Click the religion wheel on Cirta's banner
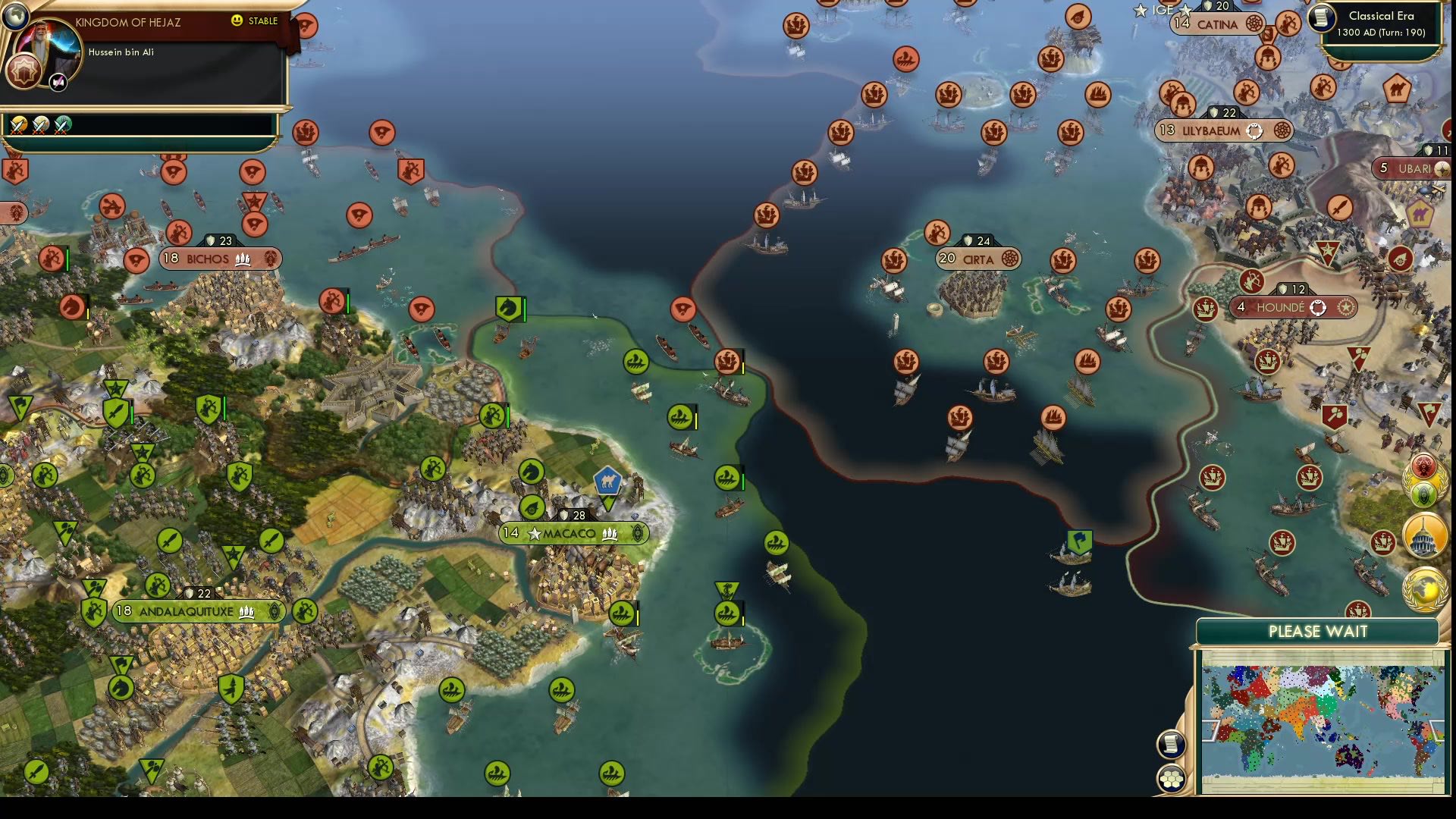This screenshot has width=1456, height=819. pos(1009,259)
